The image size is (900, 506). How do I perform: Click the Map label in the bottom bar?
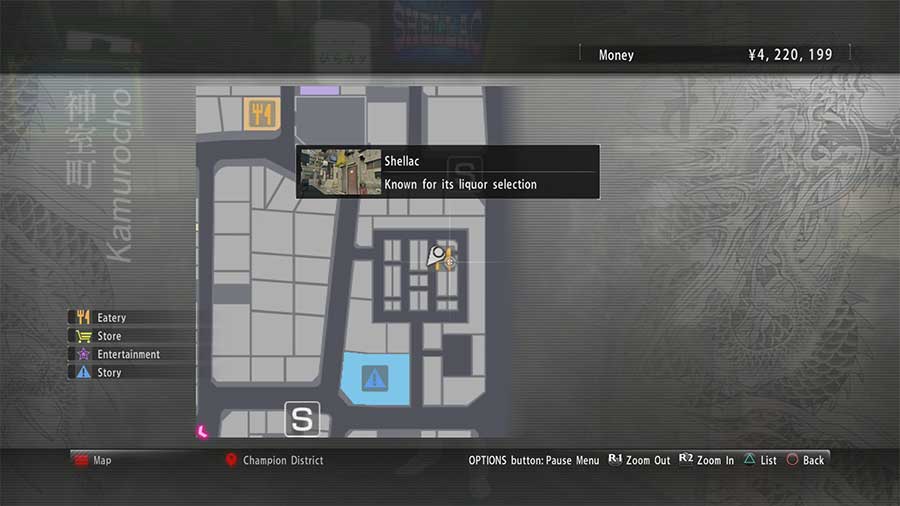(x=101, y=460)
